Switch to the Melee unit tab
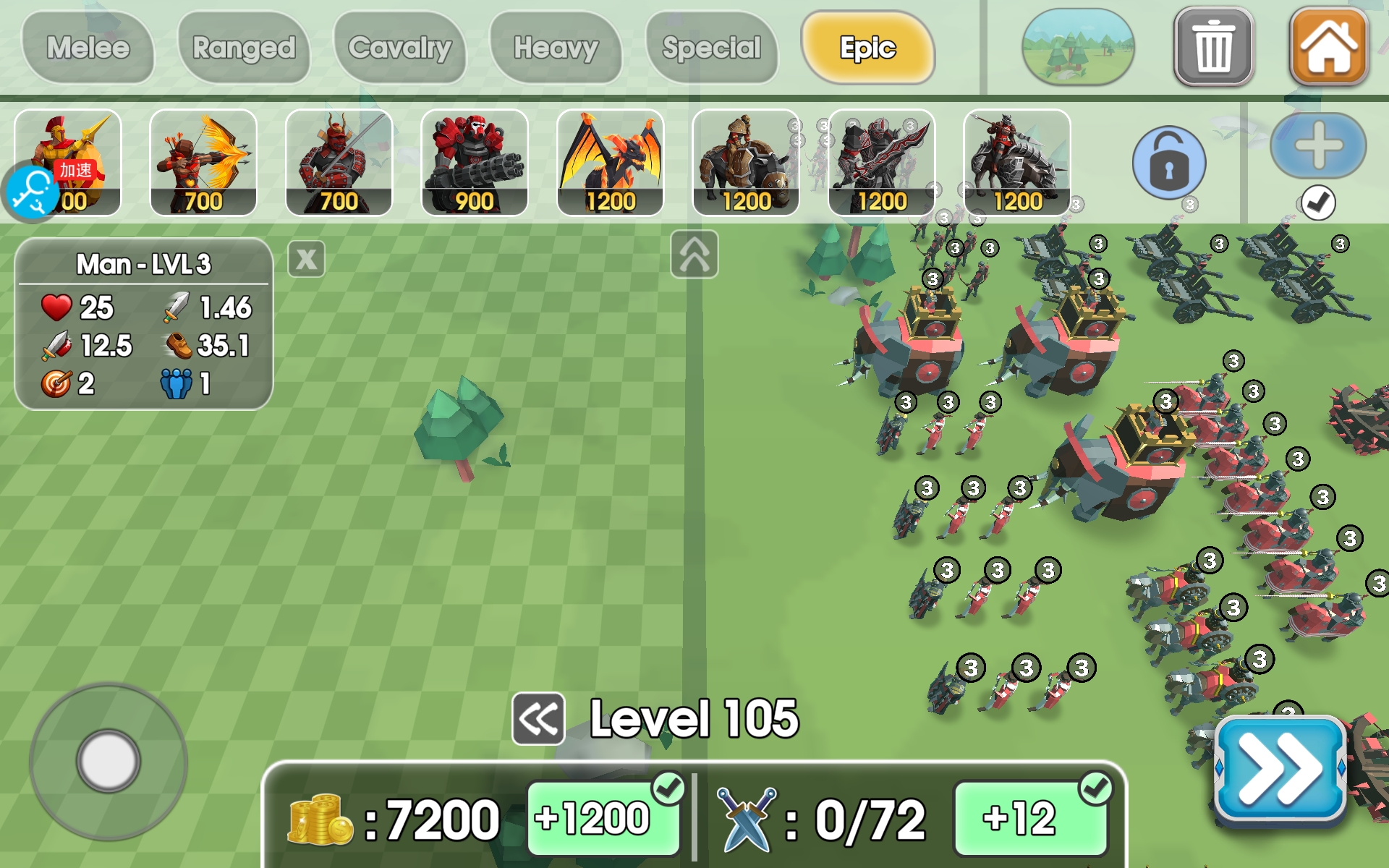Screen dimensions: 1389x868 coord(88,48)
